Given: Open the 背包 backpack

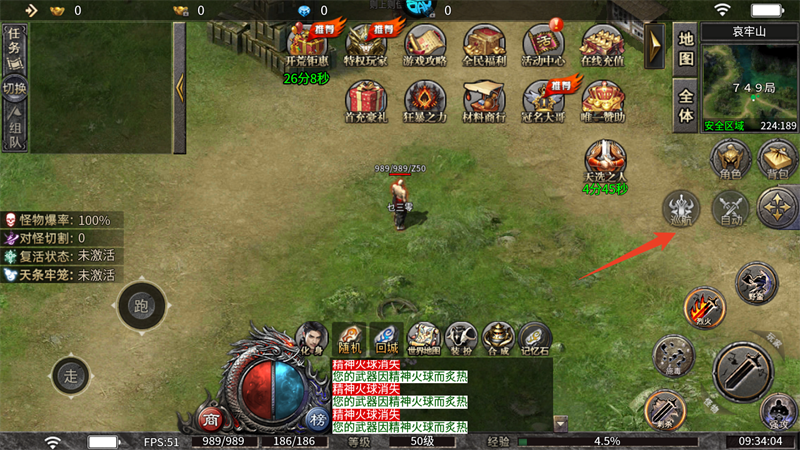Looking at the screenshot, I should point(778,158).
